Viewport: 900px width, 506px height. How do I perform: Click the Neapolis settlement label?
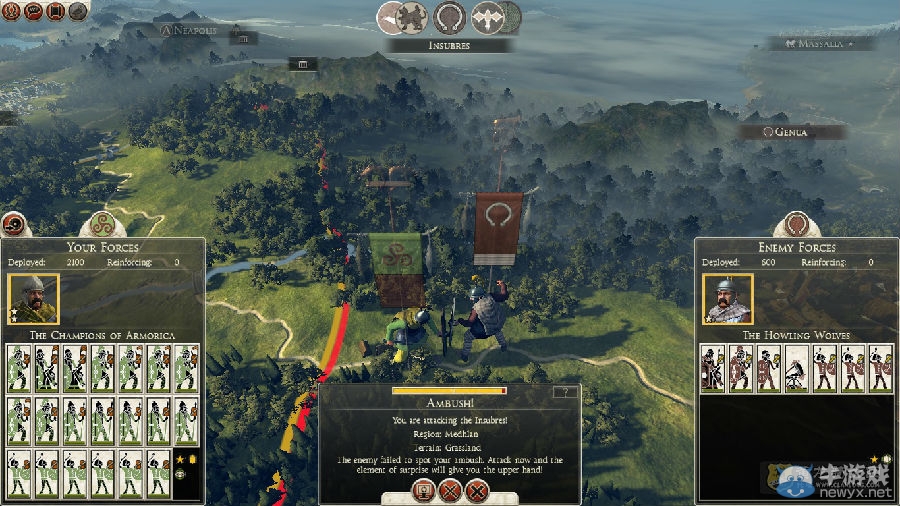189,31
